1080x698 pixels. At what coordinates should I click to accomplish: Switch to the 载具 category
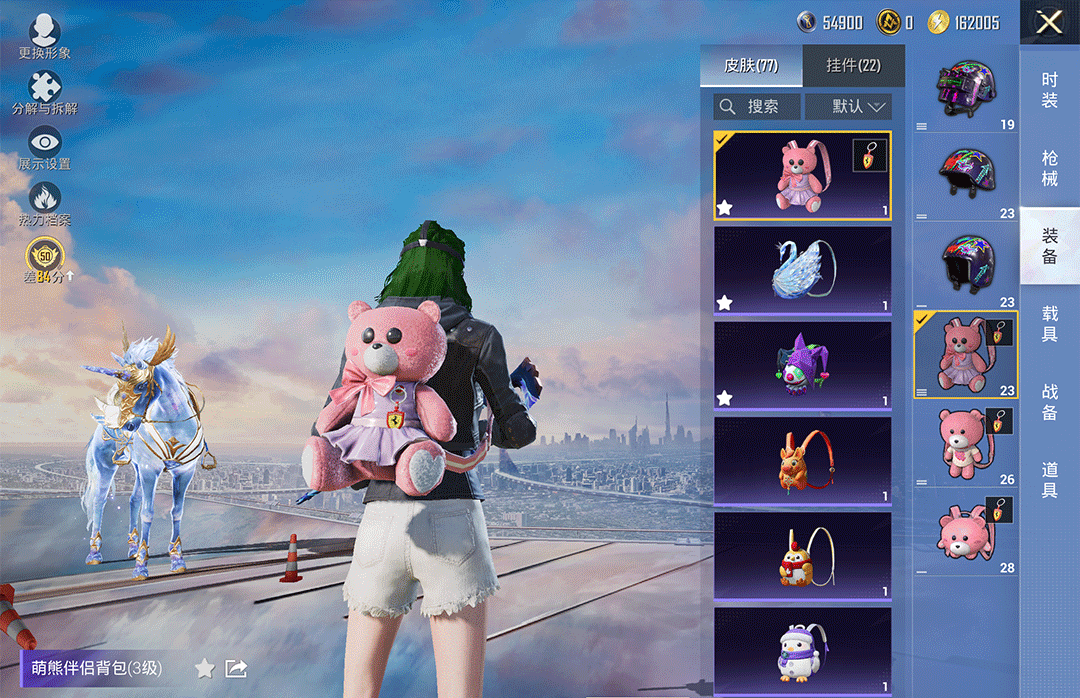1049,325
